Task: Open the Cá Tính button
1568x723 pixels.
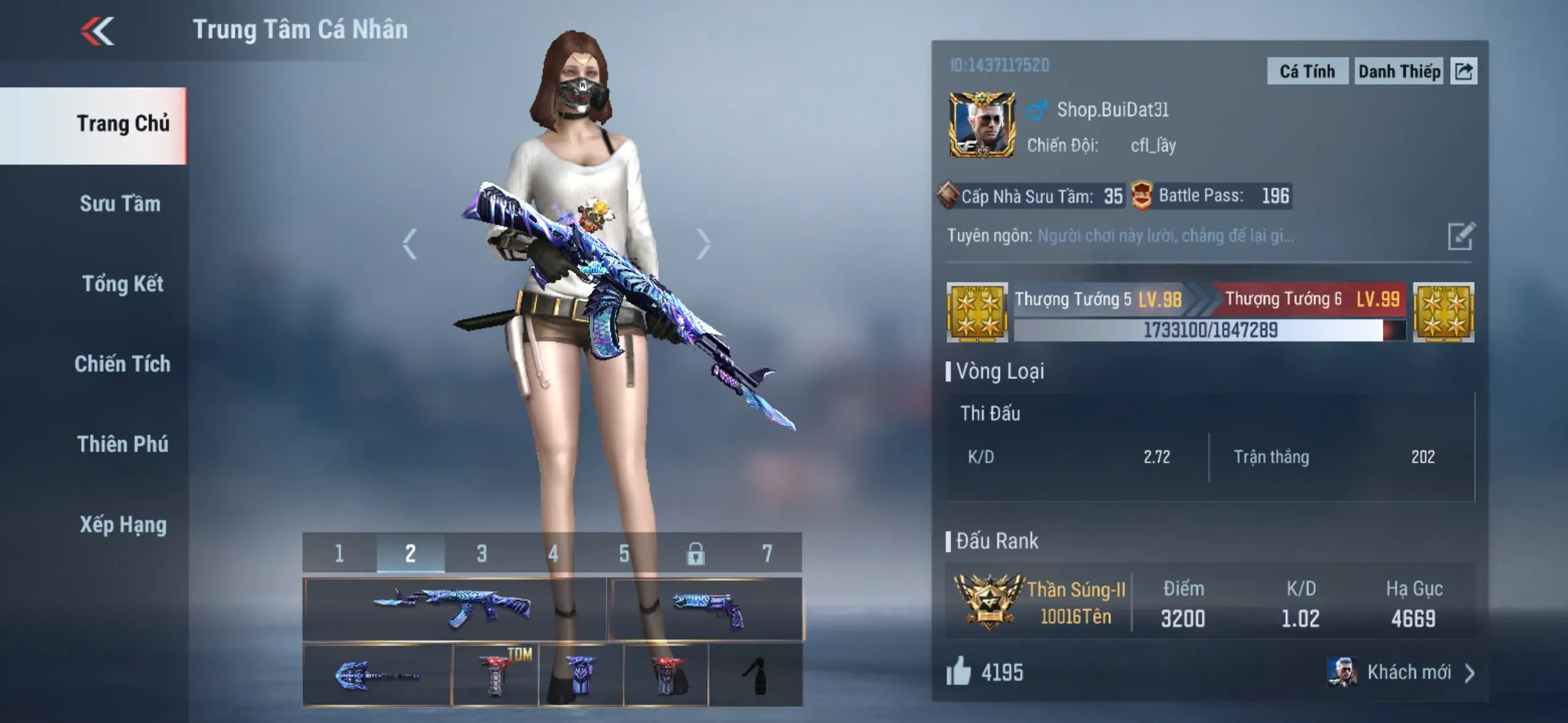Action: [x=1307, y=72]
